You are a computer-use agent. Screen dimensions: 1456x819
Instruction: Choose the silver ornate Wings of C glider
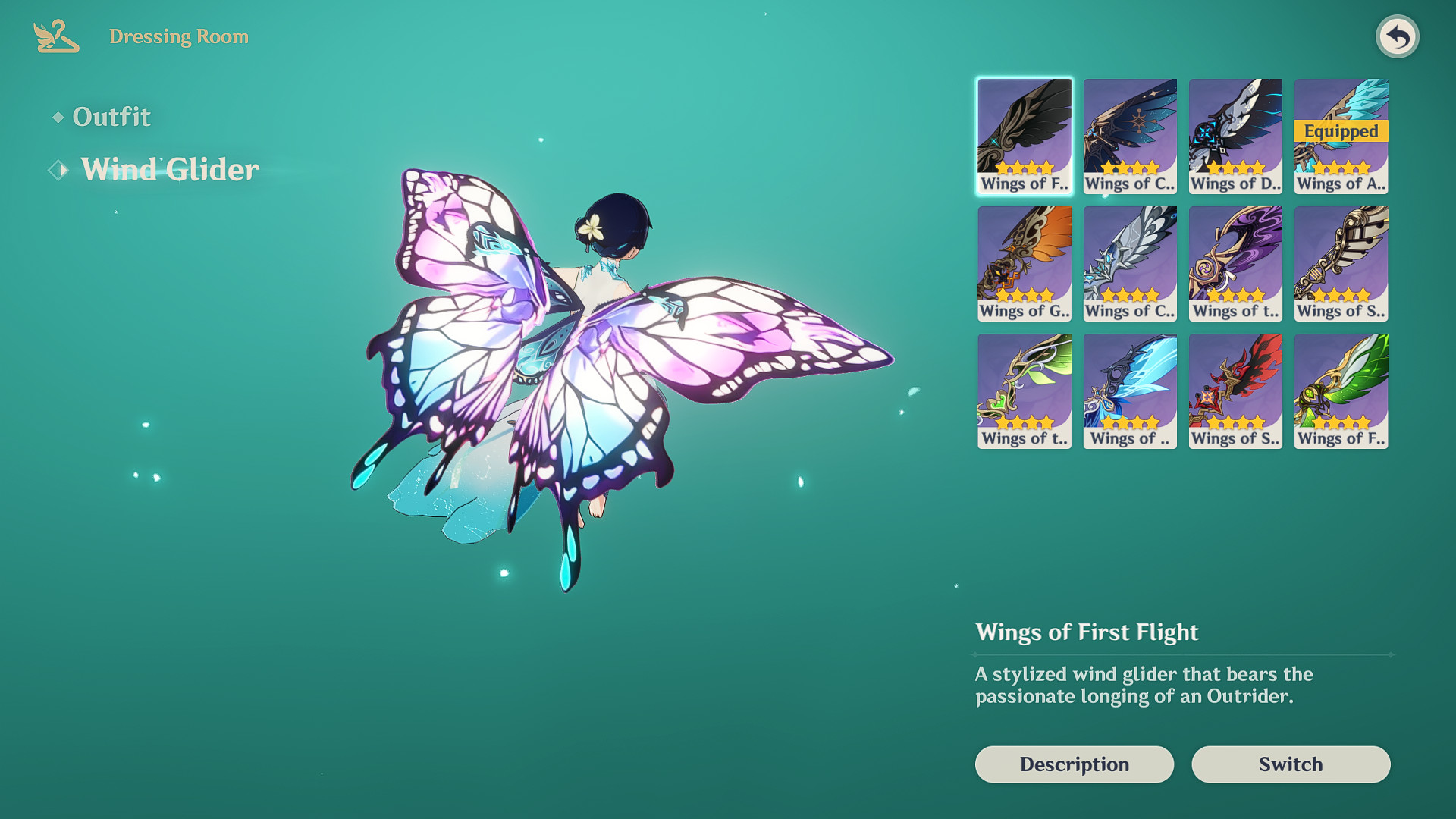[1129, 262]
